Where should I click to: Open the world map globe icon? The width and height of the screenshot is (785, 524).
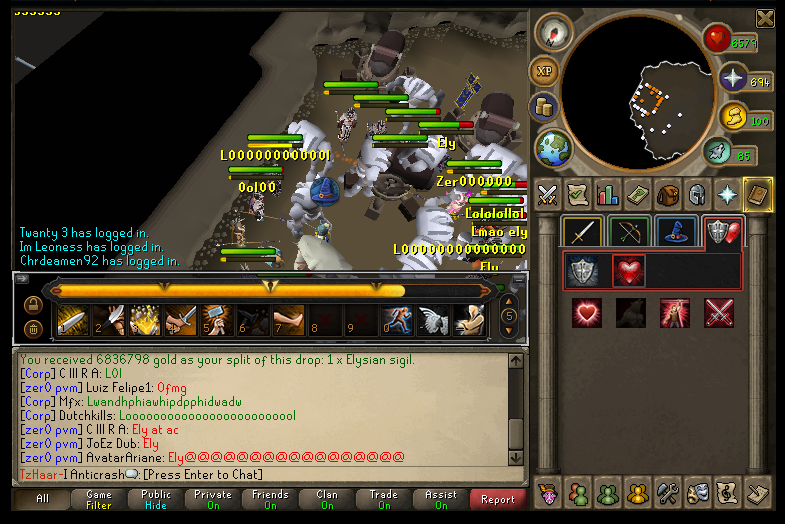pos(553,148)
